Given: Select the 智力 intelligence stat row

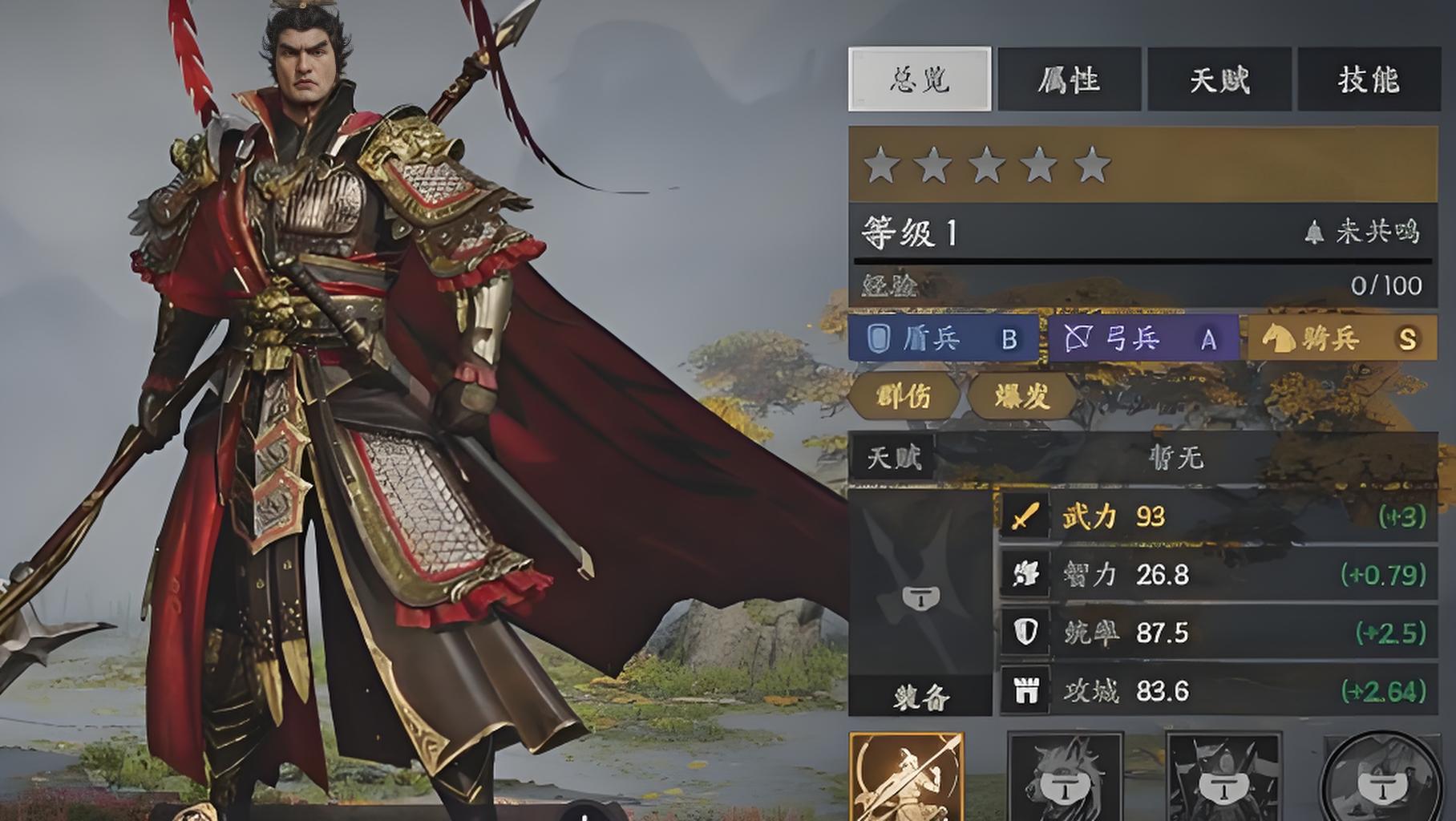Looking at the screenshot, I should (x=1217, y=575).
